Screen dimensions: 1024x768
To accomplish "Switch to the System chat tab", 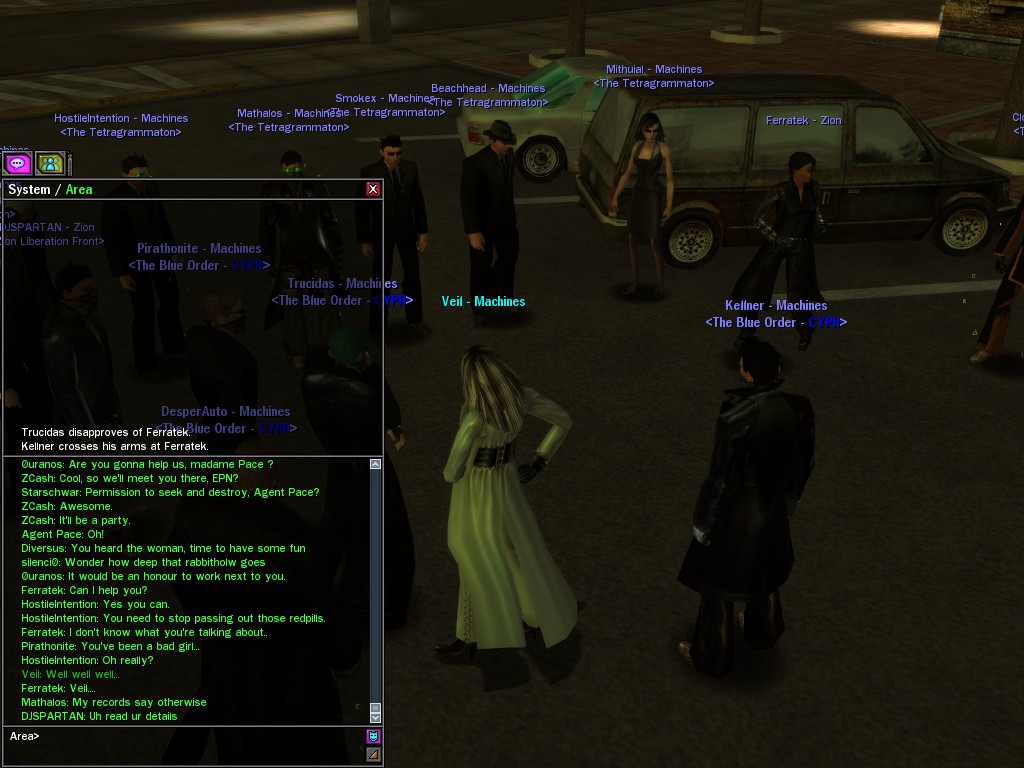I will pyautogui.click(x=29, y=189).
